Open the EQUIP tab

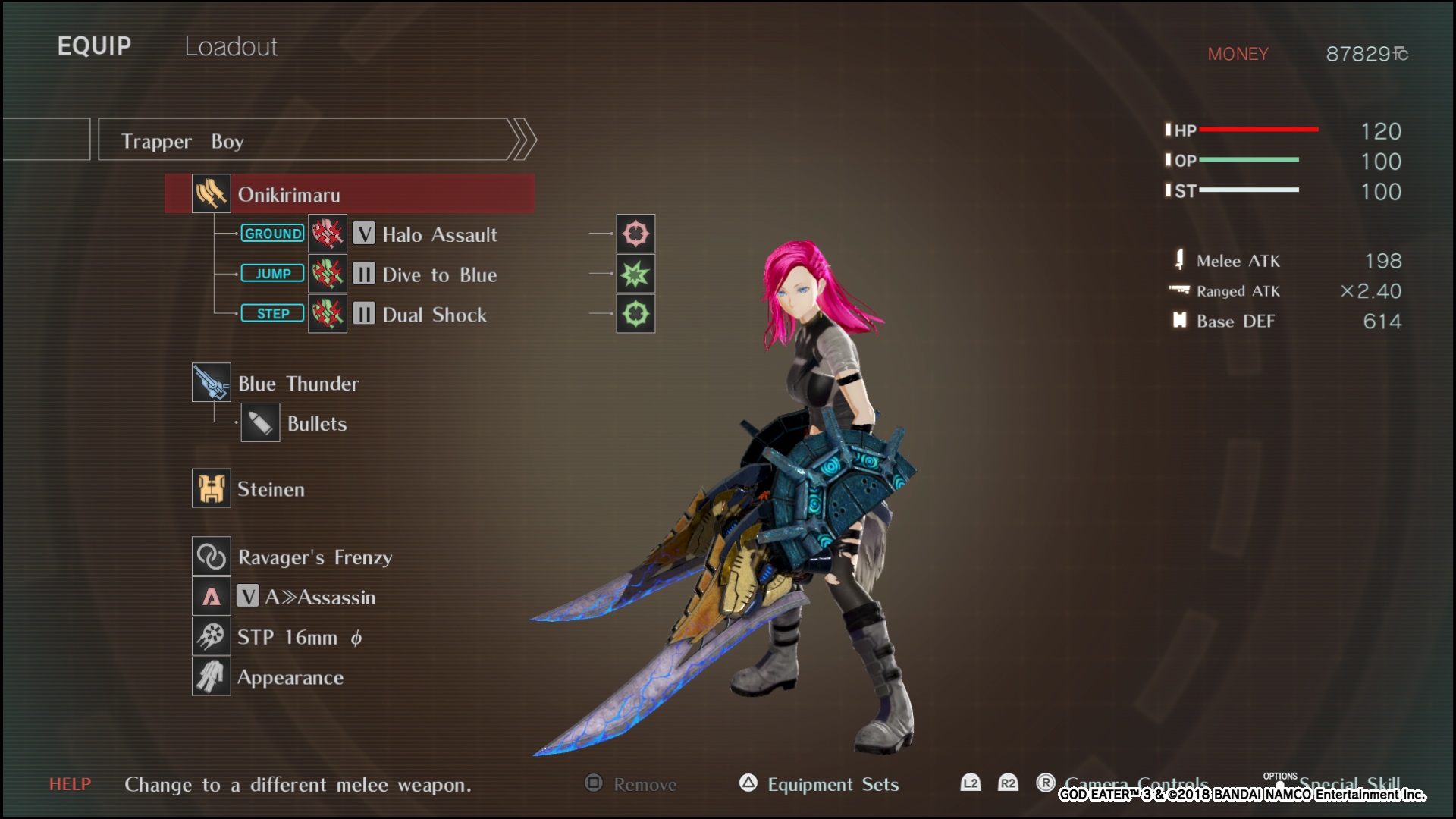pos(94,46)
